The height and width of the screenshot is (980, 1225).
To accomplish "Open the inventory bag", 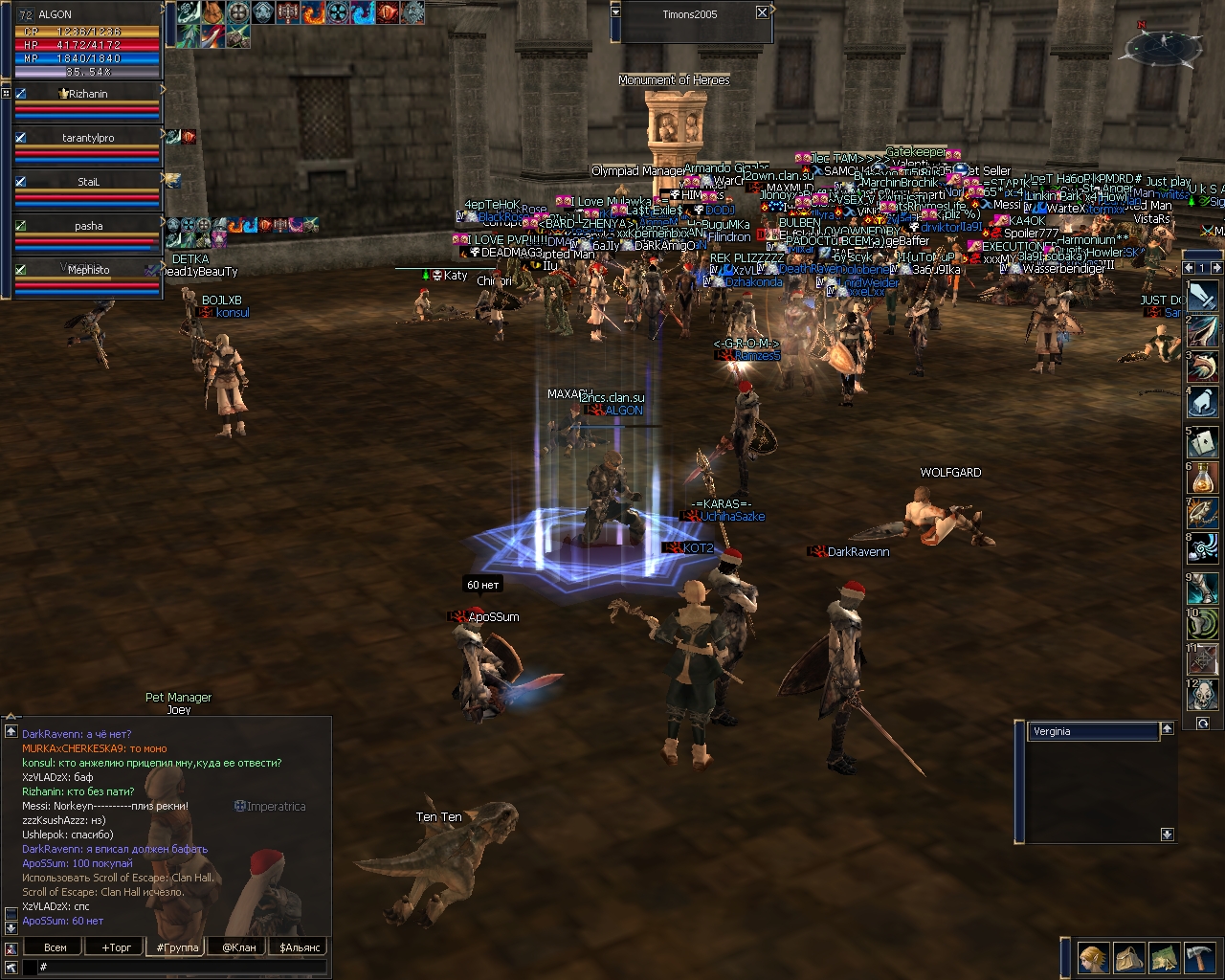I will pos(1128,957).
